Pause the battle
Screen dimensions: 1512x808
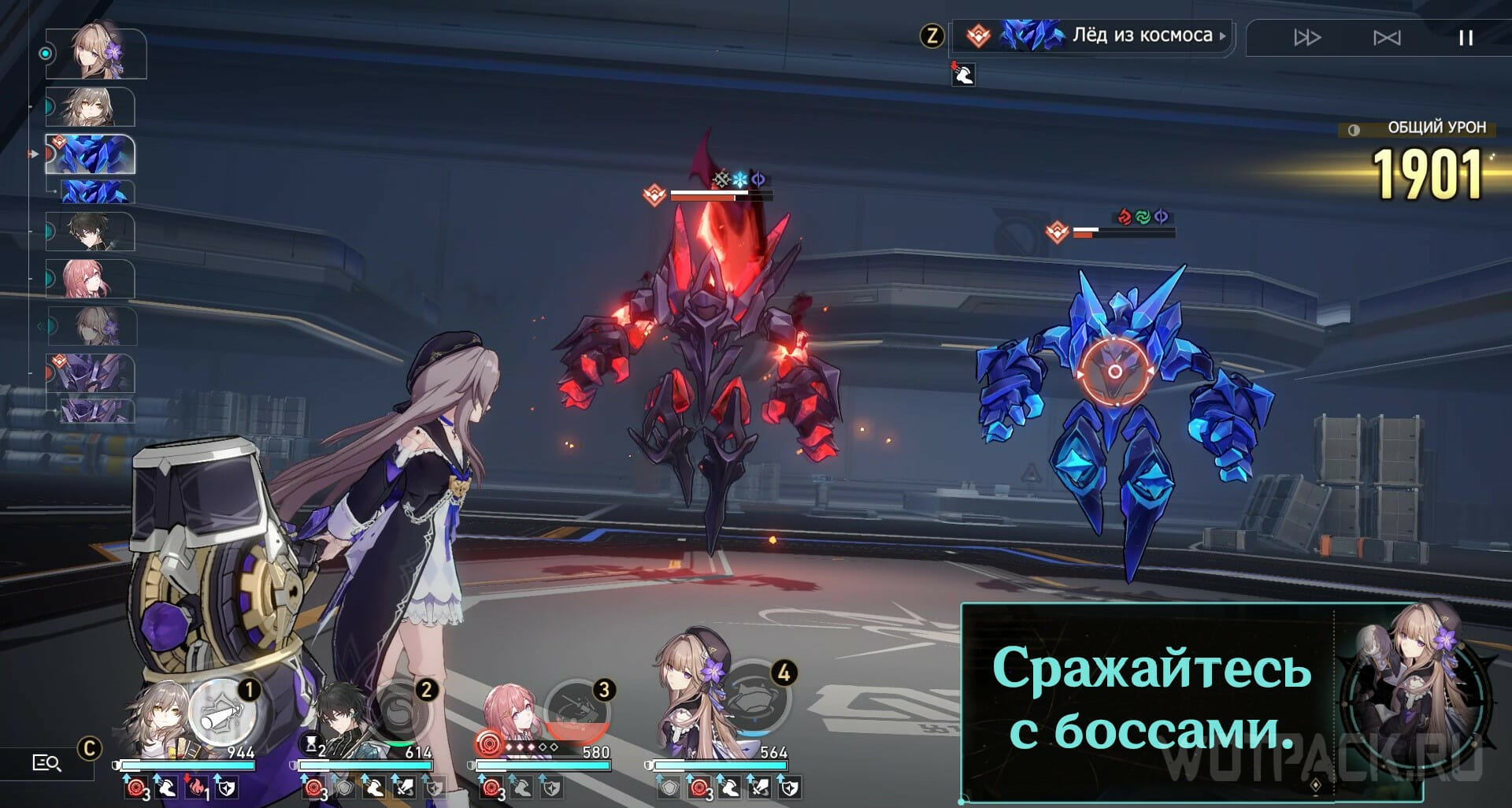1465,38
